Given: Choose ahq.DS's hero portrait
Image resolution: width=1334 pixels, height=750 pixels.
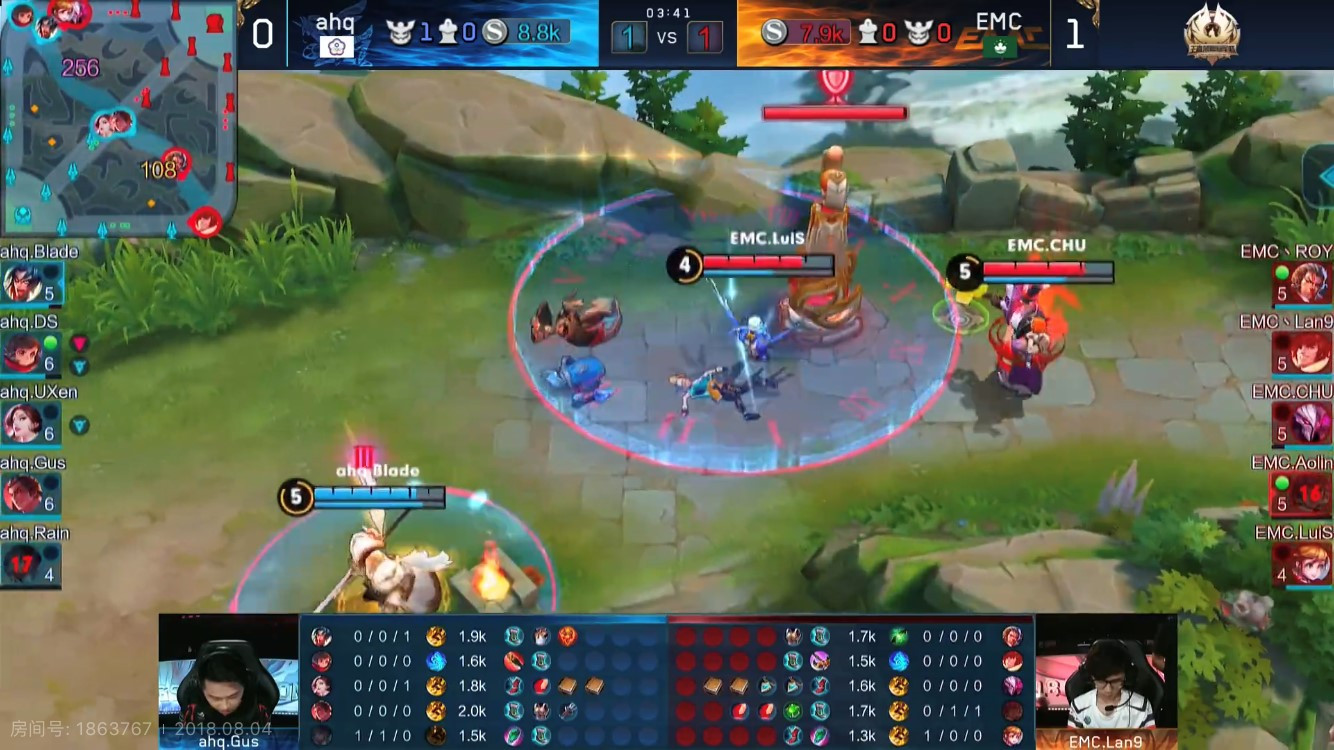Looking at the screenshot, I should 22,353.
